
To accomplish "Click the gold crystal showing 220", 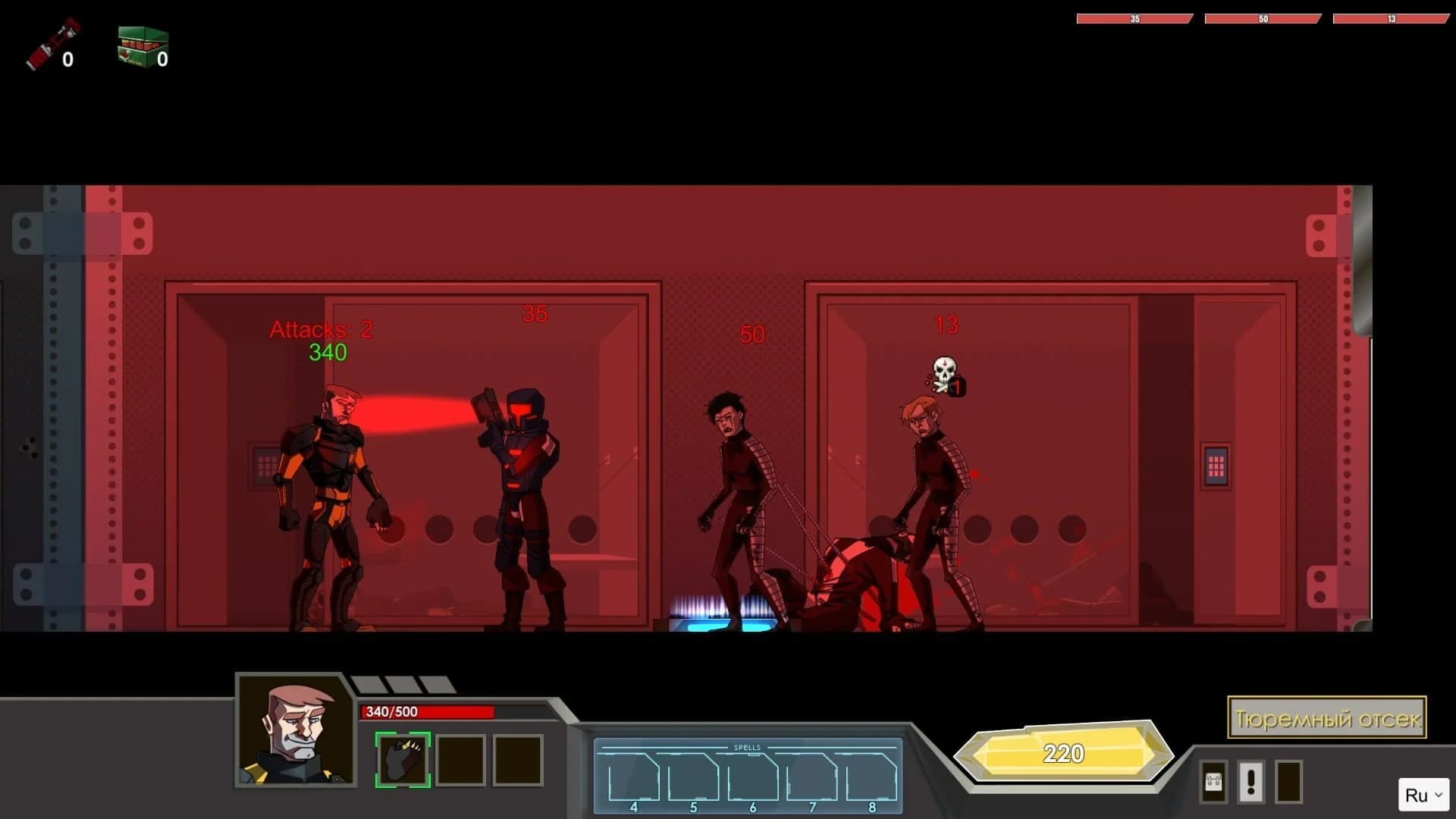I will point(1065,753).
